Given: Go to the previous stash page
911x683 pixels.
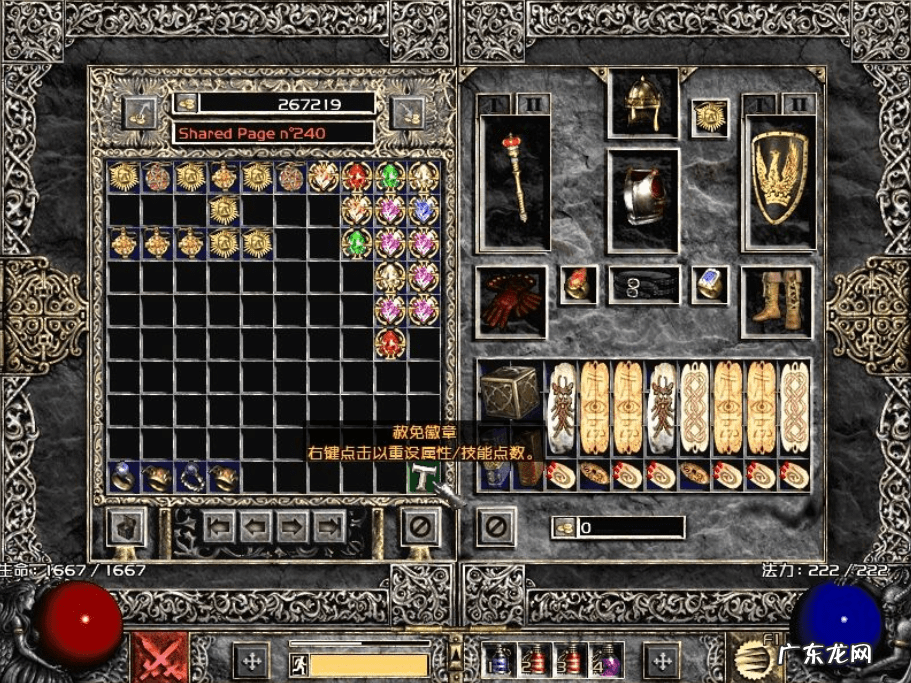Looking at the screenshot, I should click(256, 524).
